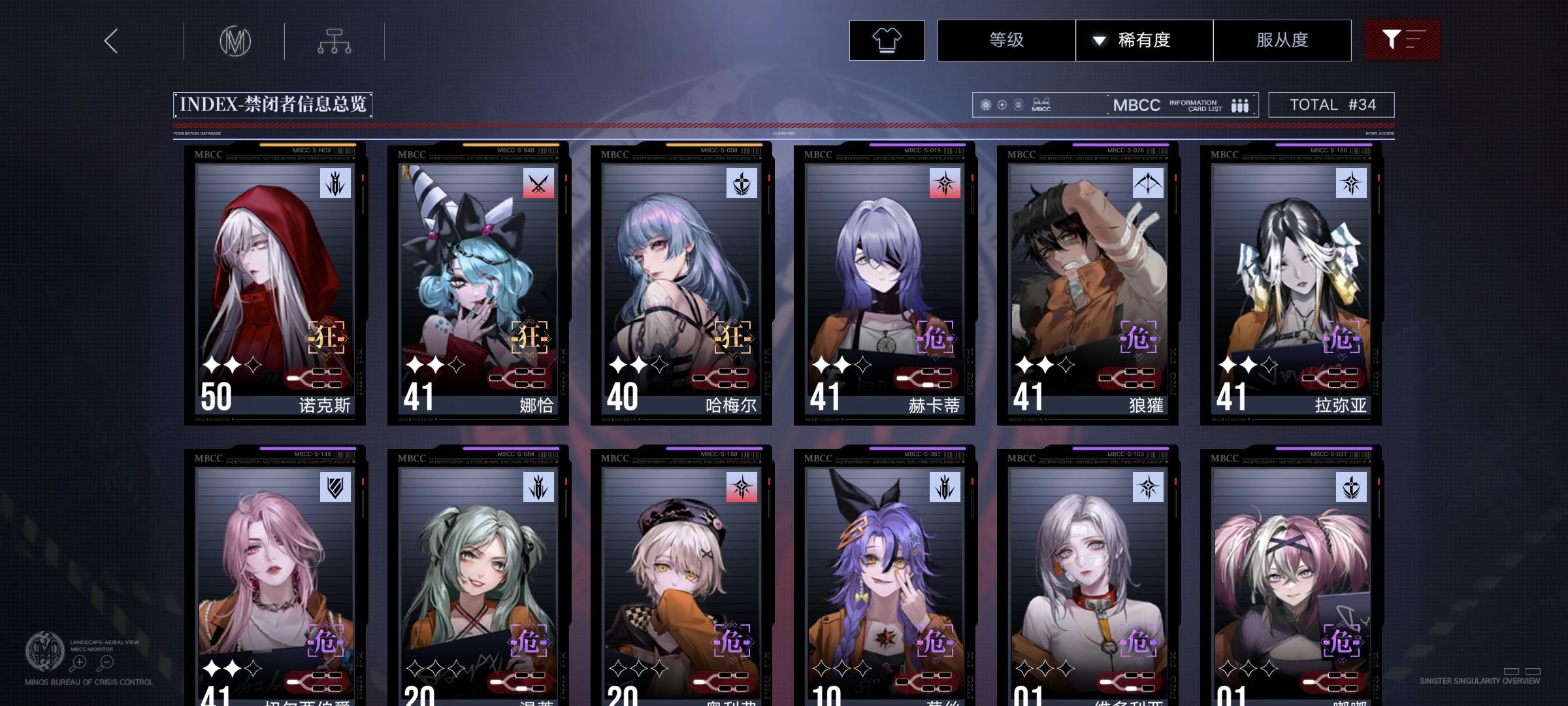
Task: Switch sorting to 服从度 tab
Action: [1282, 40]
